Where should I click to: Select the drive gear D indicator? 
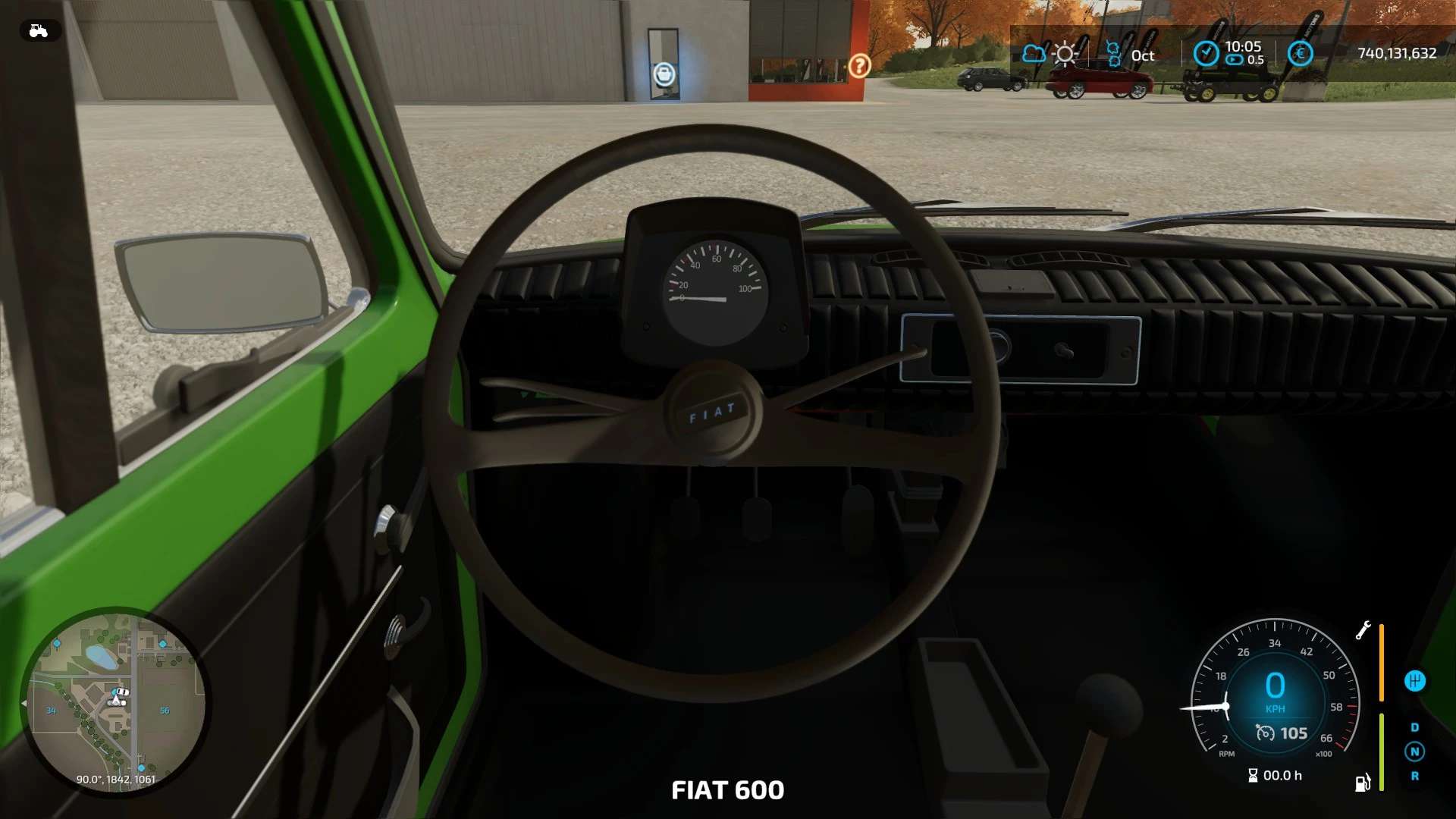coord(1414,727)
